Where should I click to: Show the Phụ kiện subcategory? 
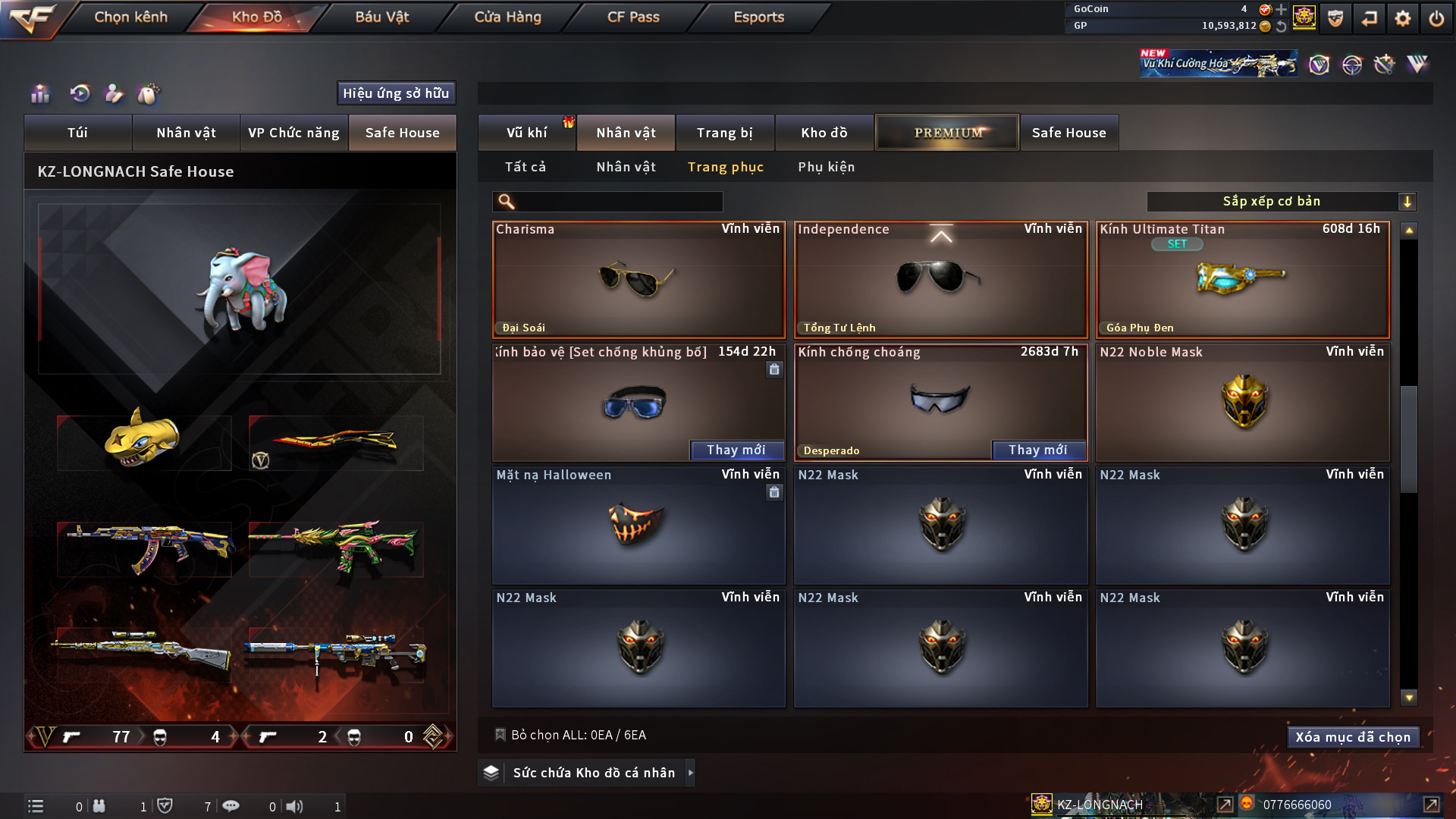826,167
